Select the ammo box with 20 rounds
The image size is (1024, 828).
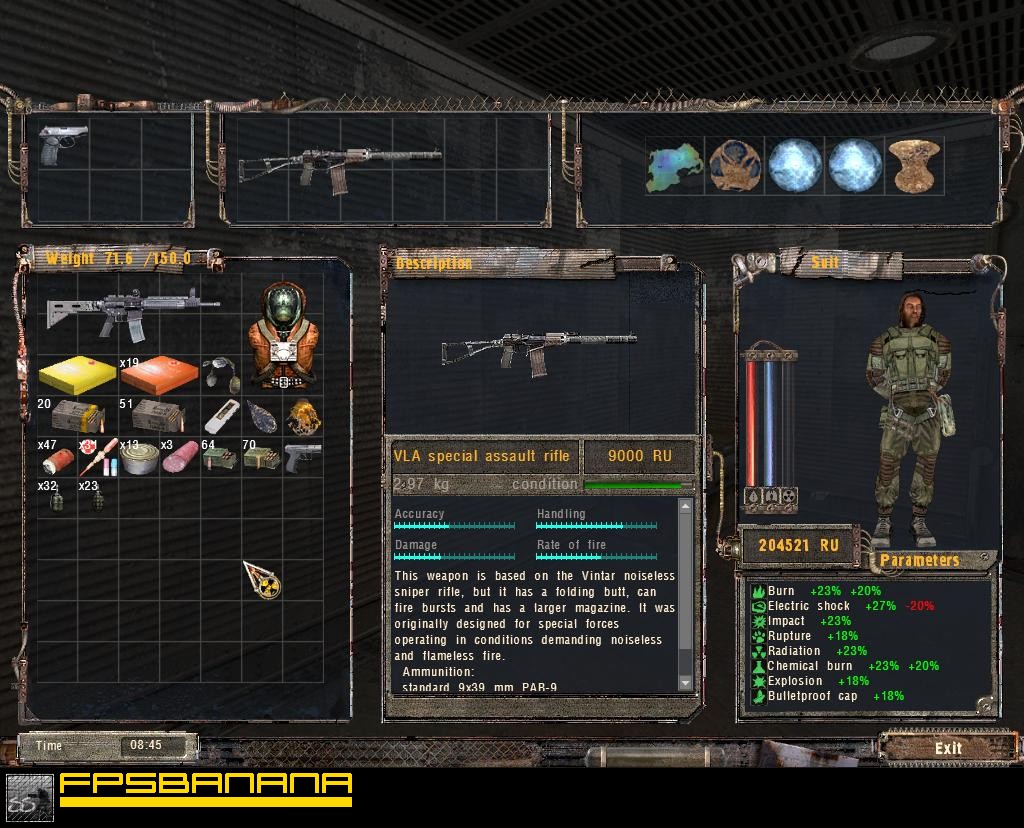click(72, 416)
